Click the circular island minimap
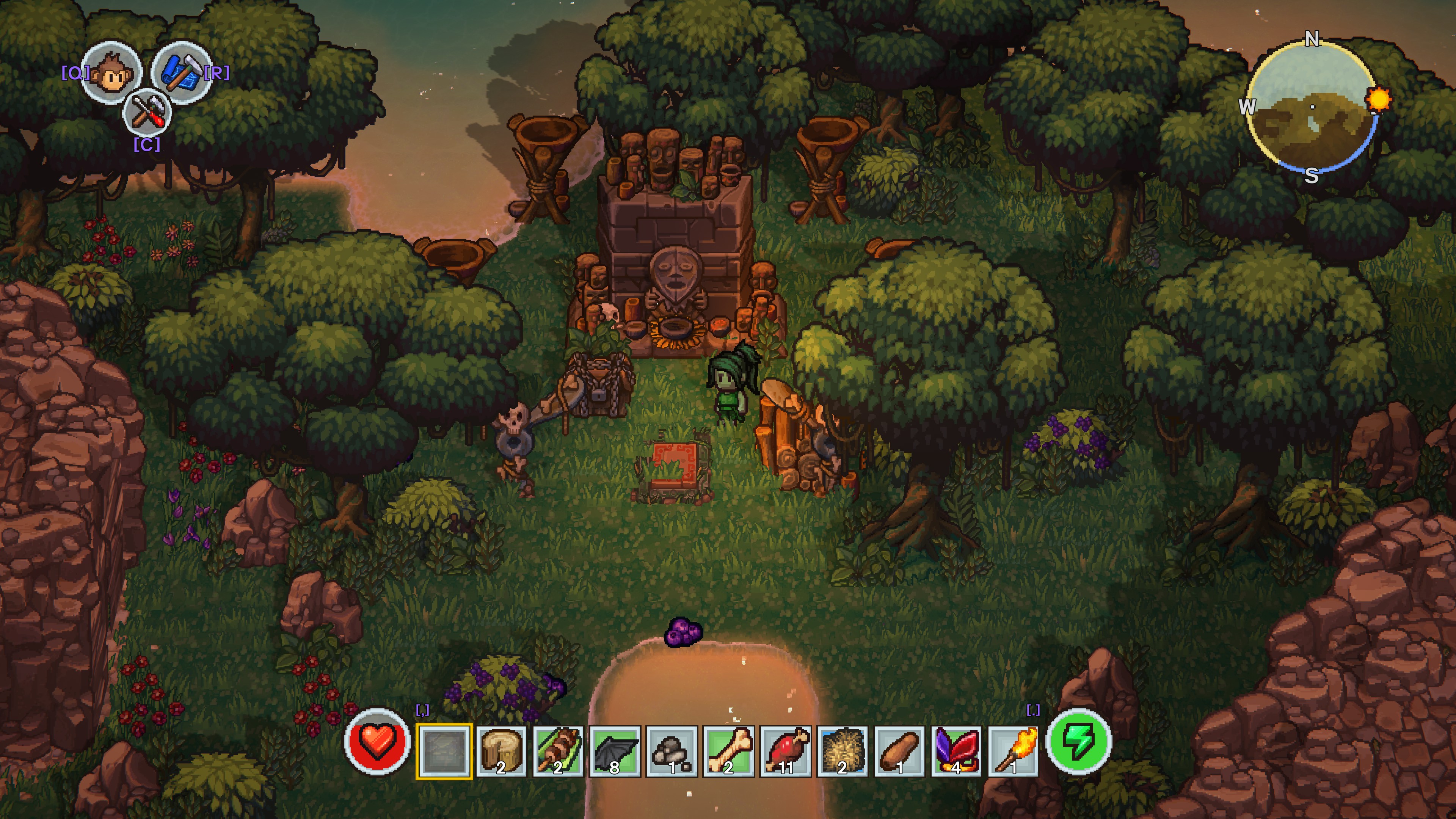The image size is (1456, 819). pyautogui.click(x=1311, y=107)
